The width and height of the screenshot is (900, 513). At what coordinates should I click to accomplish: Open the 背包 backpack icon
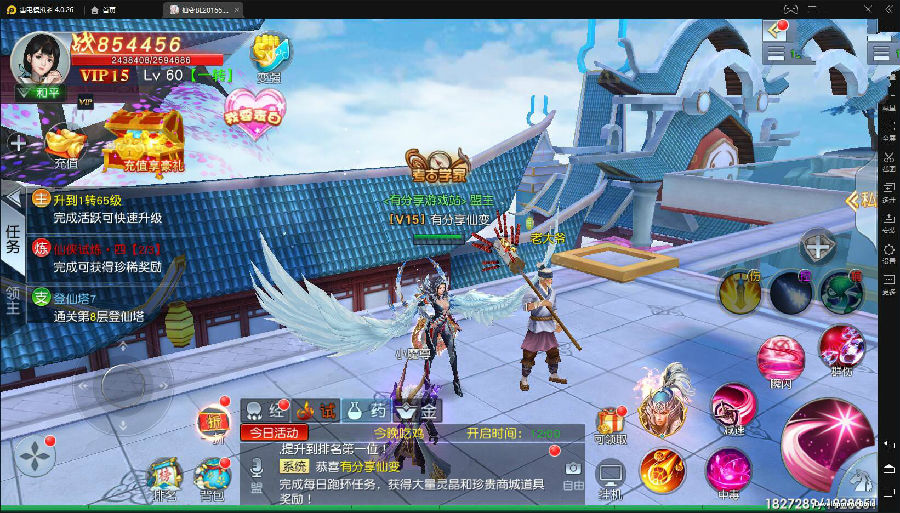click(x=212, y=480)
